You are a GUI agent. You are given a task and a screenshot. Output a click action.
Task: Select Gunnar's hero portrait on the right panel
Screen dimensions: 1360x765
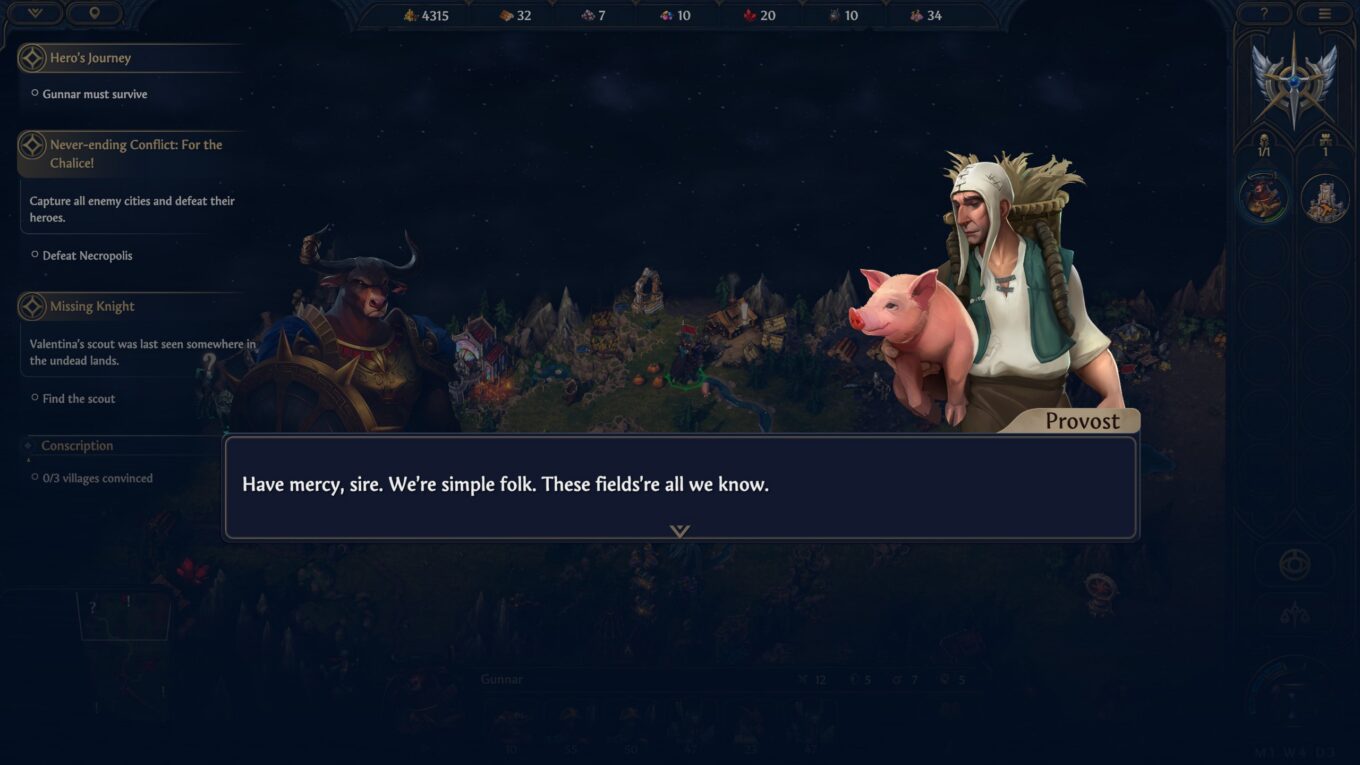pos(1263,197)
